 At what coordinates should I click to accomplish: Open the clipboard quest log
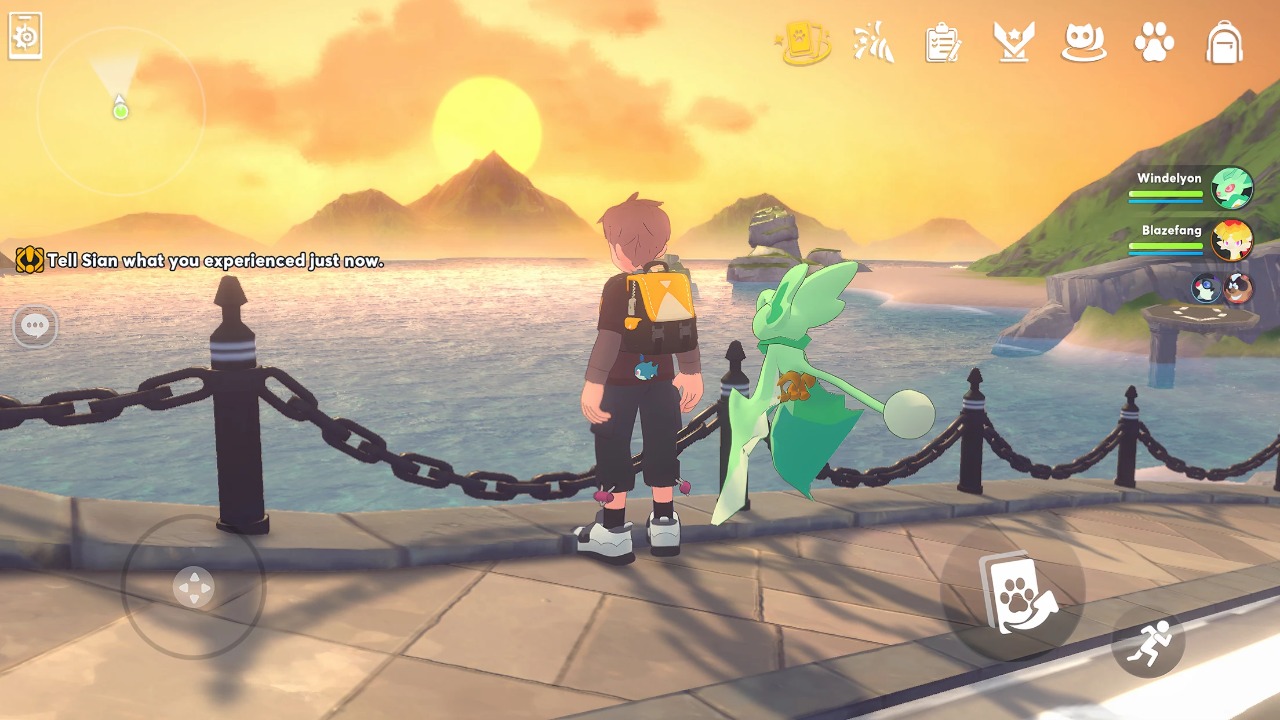pos(942,43)
